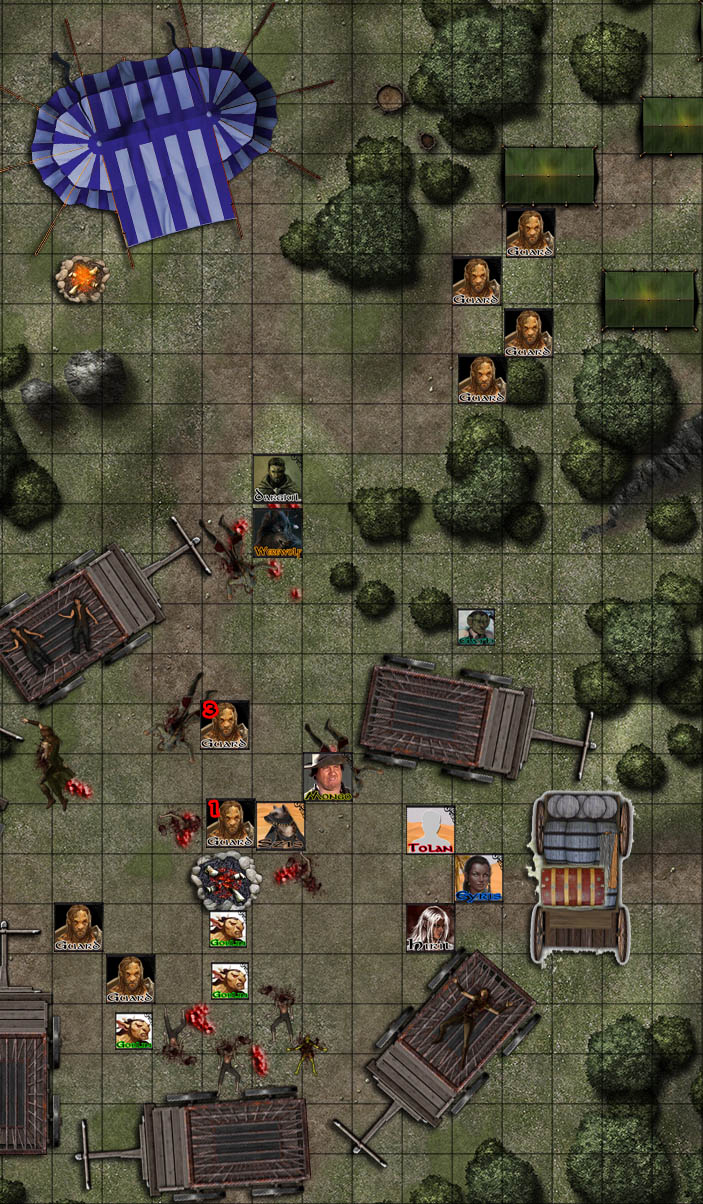Viewport: 703px width, 1204px height.
Task: Select the small teal-labeled token near the bushes
Action: [x=476, y=627]
